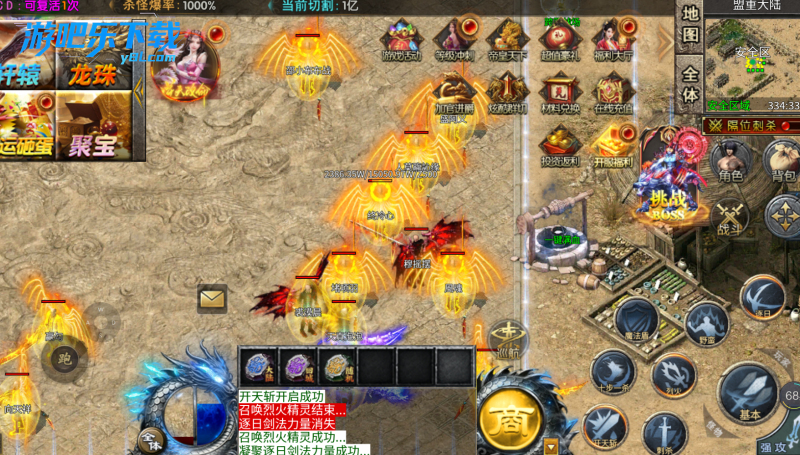Open the 在线充值 recharge icon

tap(610, 92)
